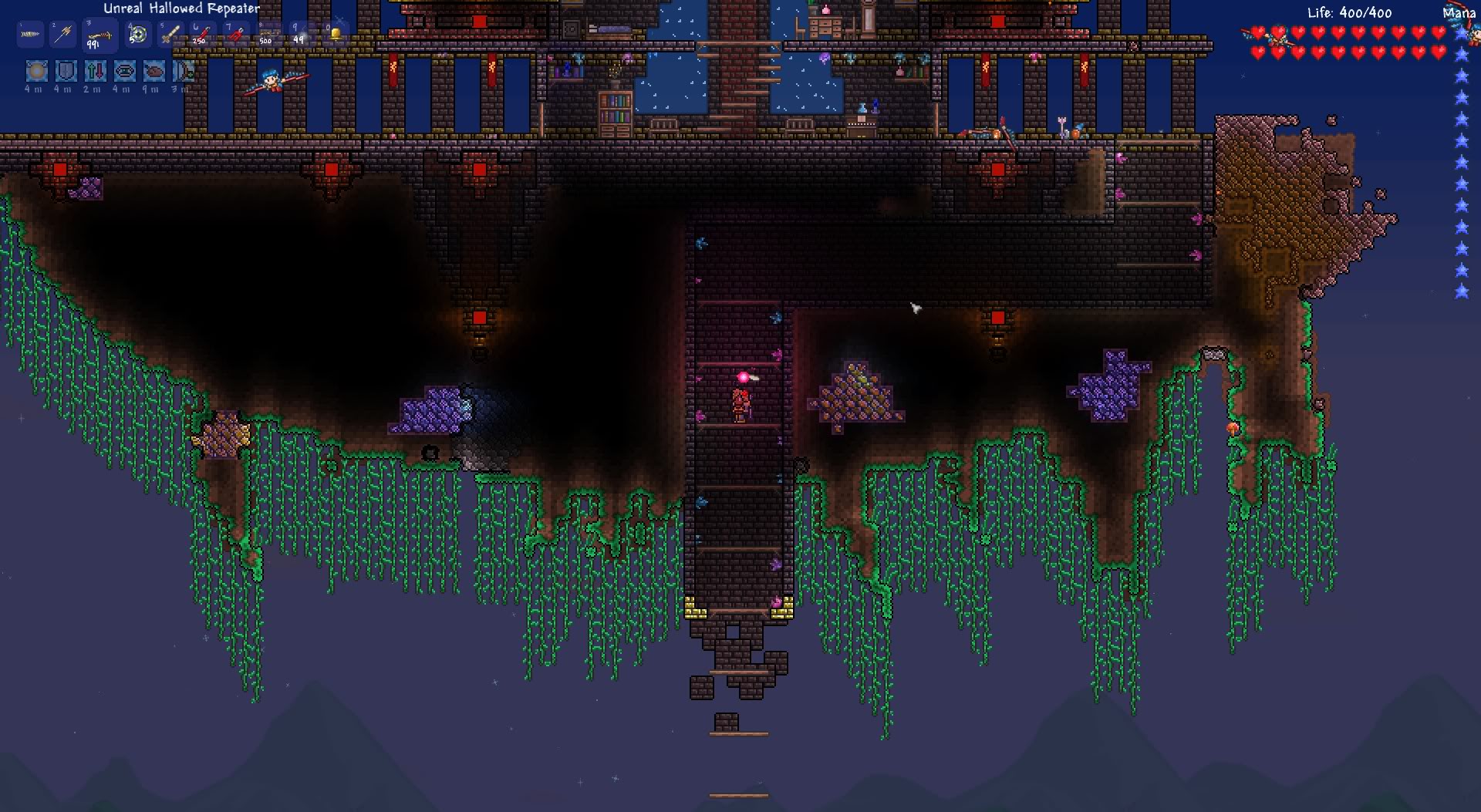Click the eye-shaped buff icon
Screen dimensions: 1481x812
pos(125,72)
